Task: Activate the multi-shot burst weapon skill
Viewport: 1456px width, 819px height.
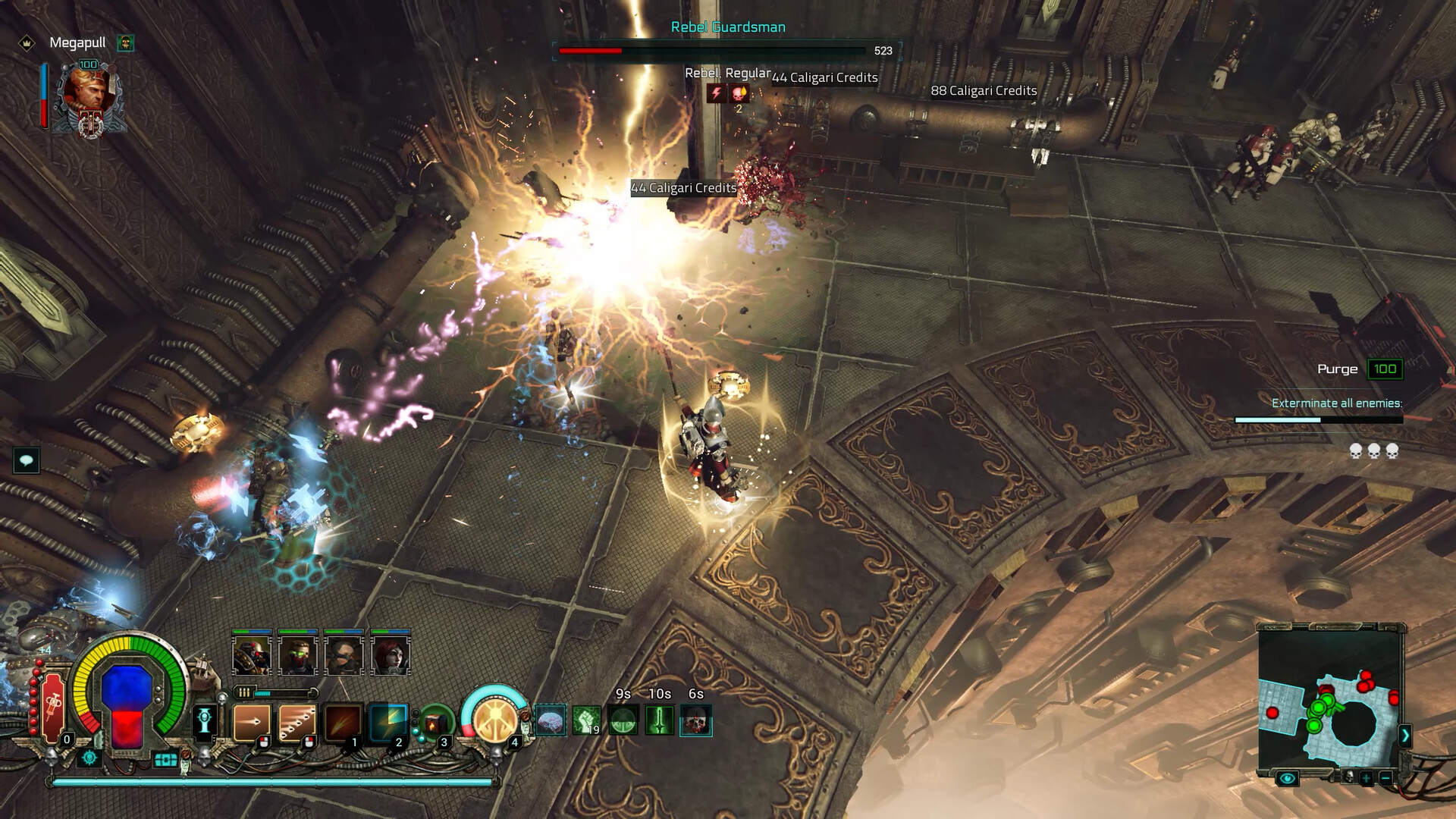Action: tap(297, 722)
